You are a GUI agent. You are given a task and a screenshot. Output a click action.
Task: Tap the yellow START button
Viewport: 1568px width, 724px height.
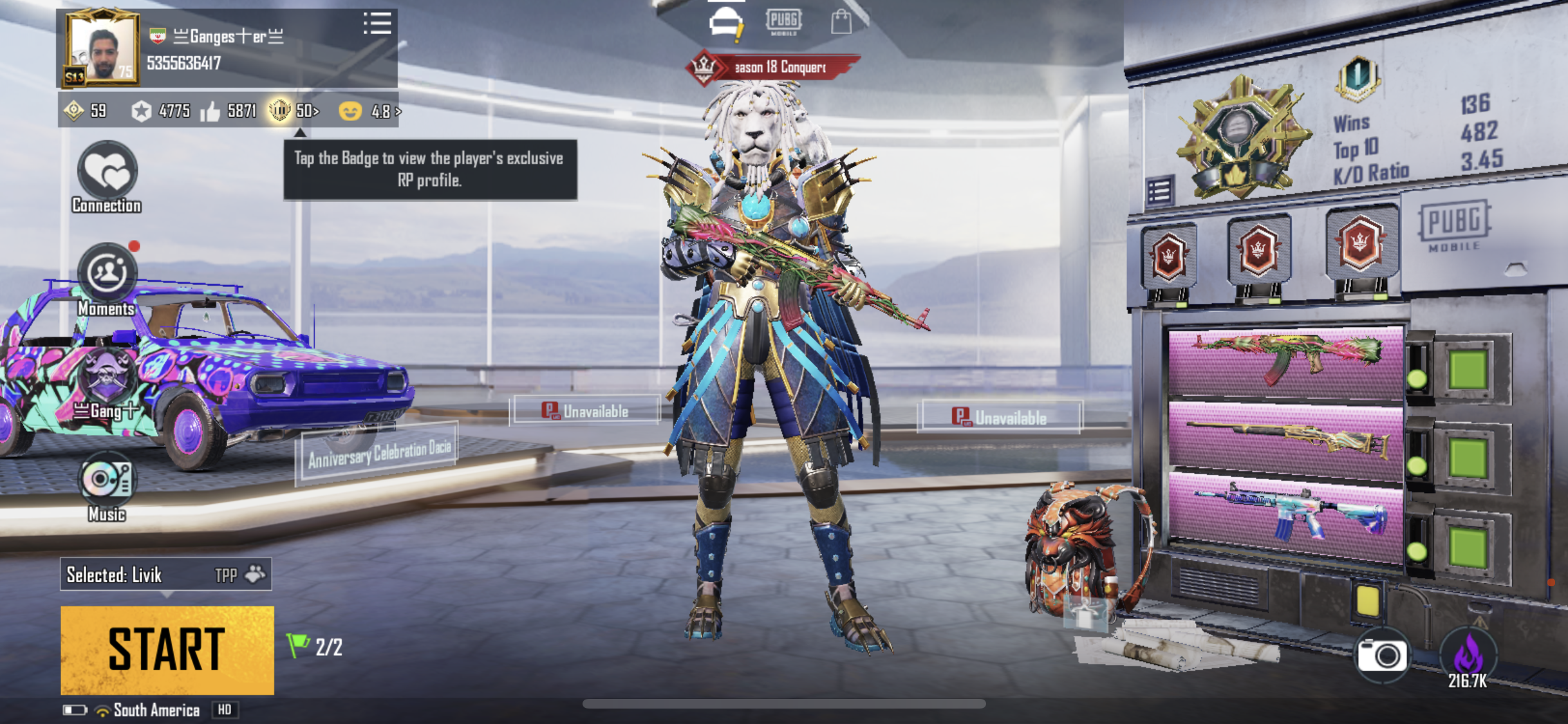point(167,650)
